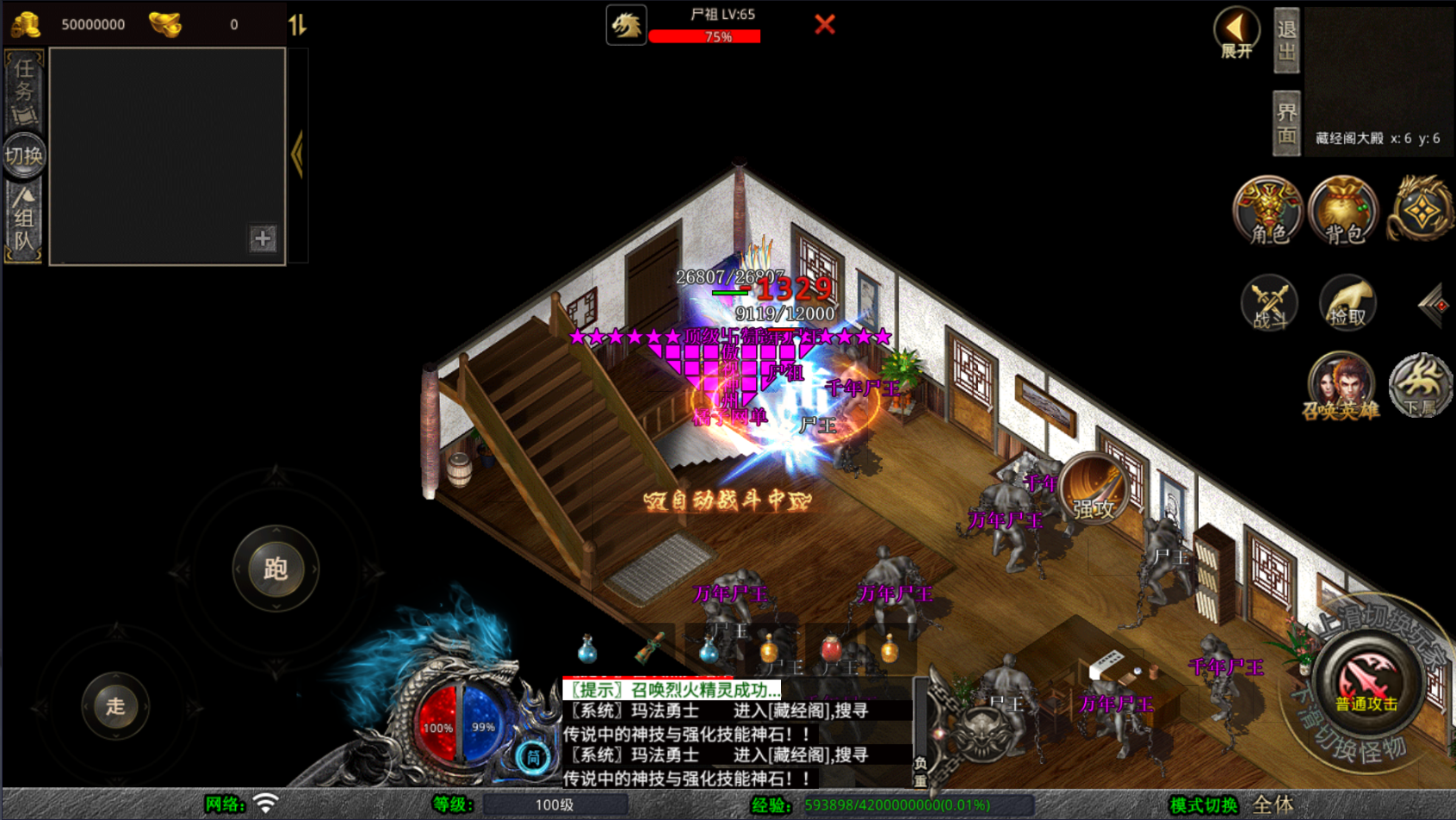Select the 走 walk movement button
The width and height of the screenshot is (1456, 820).
tap(115, 706)
